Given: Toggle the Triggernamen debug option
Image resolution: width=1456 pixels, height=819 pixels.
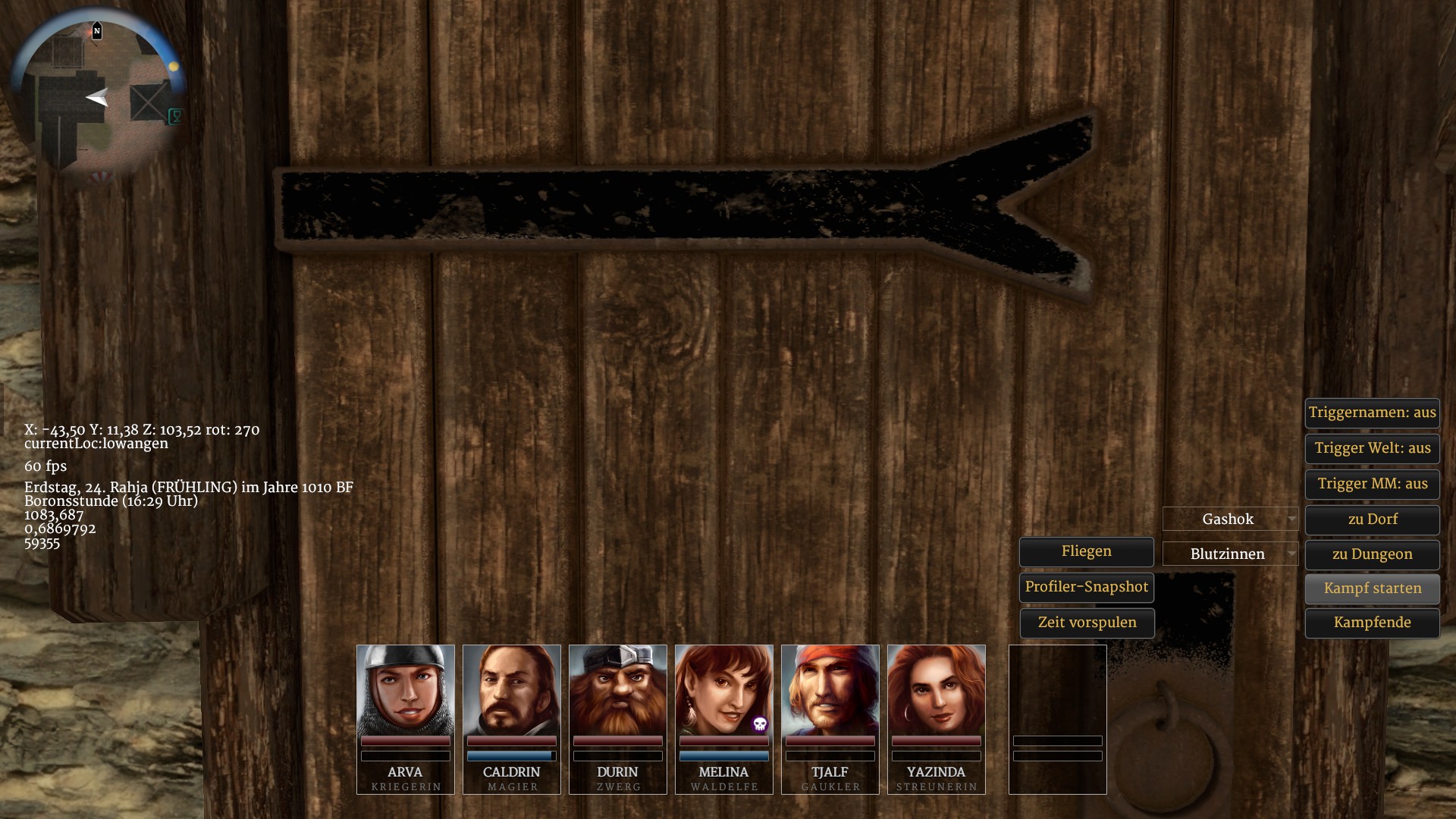Looking at the screenshot, I should click(1372, 413).
